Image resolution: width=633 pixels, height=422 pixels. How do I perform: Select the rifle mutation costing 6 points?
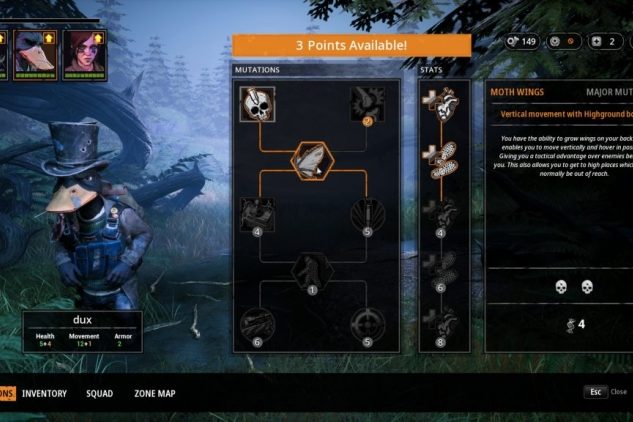pyautogui.click(x=257, y=326)
